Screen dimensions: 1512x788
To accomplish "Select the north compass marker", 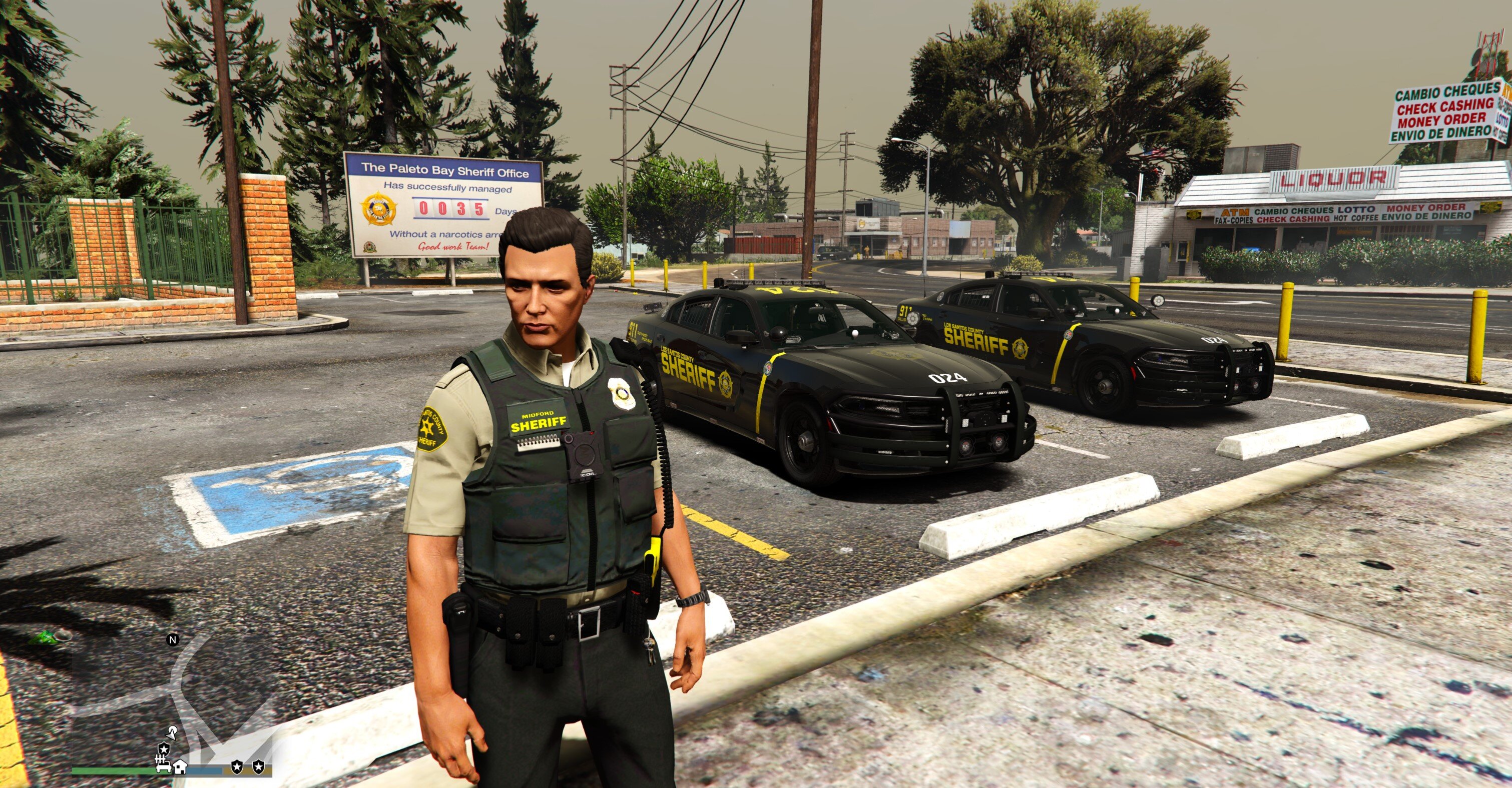I will (173, 639).
